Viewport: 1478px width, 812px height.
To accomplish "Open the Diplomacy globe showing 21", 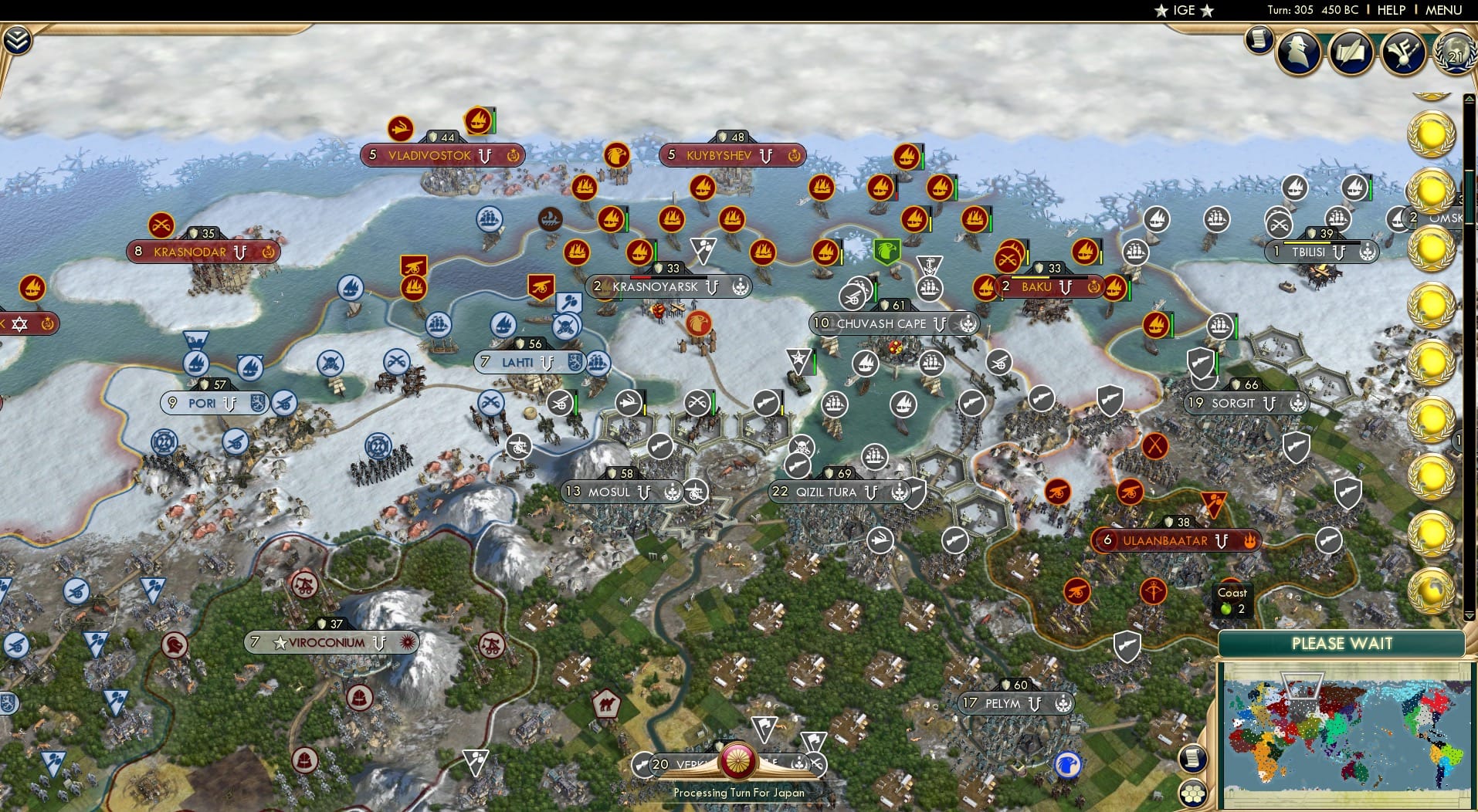I will point(1456,52).
